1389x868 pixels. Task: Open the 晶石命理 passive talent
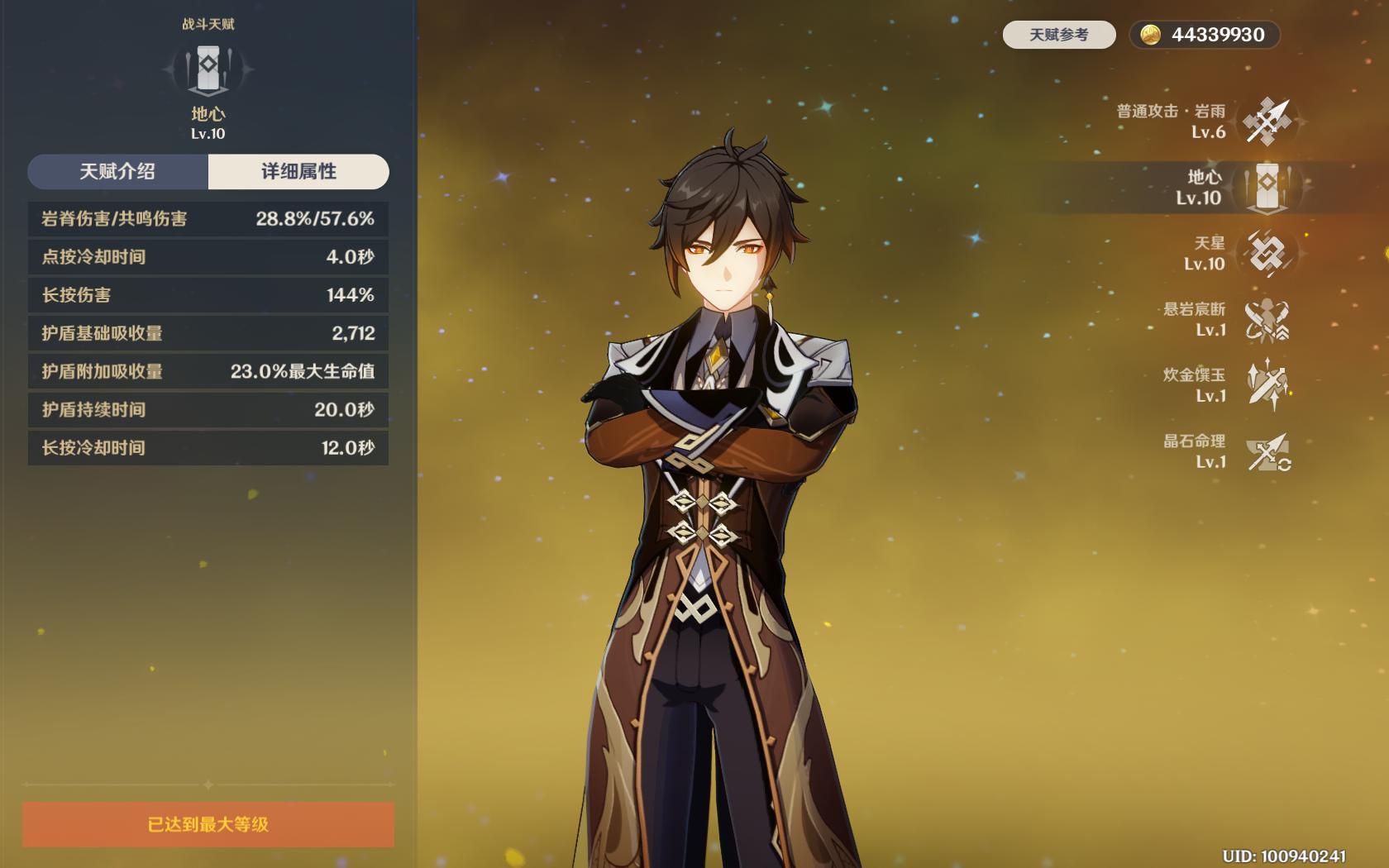1266,451
